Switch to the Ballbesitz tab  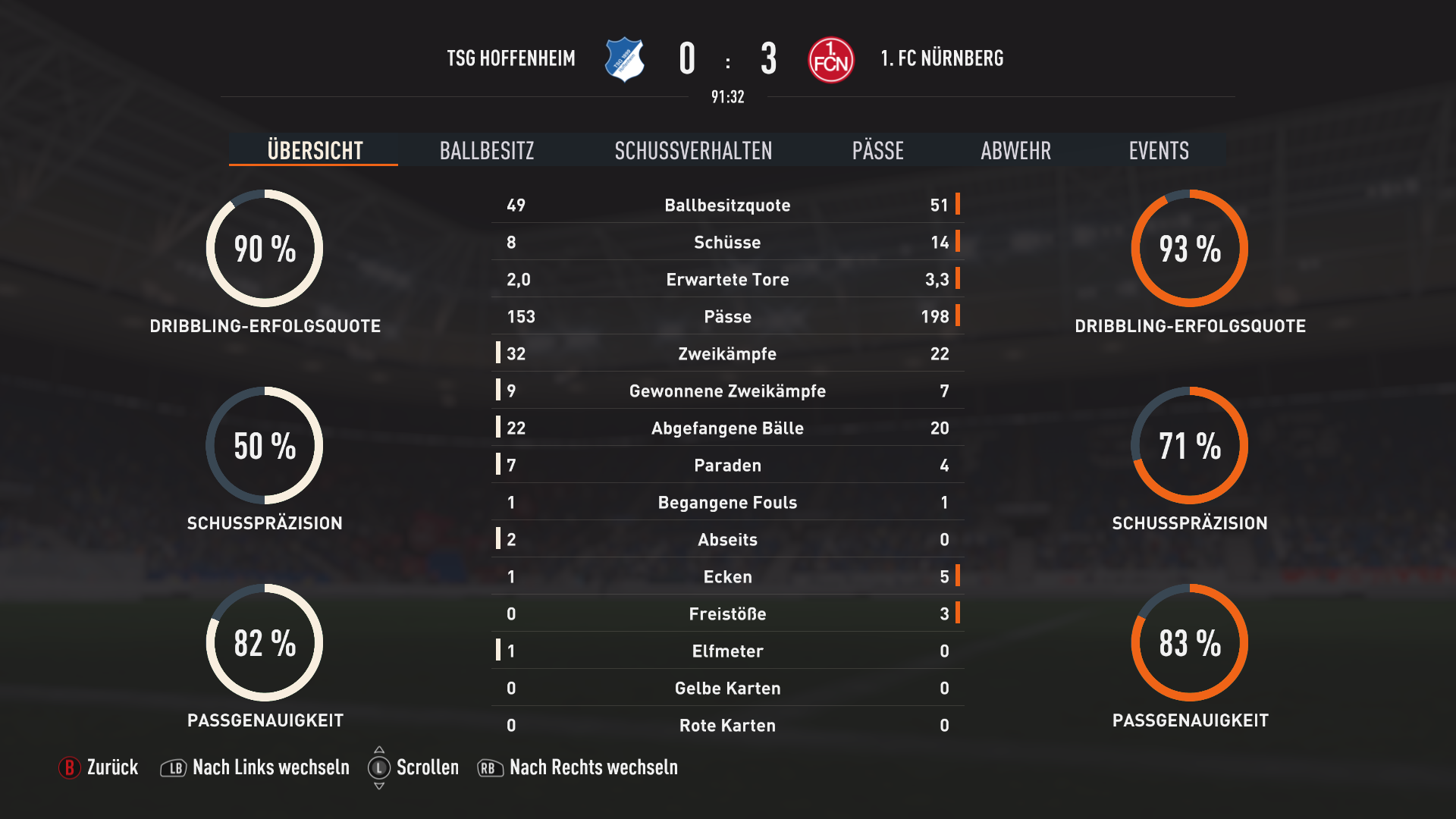point(487,151)
